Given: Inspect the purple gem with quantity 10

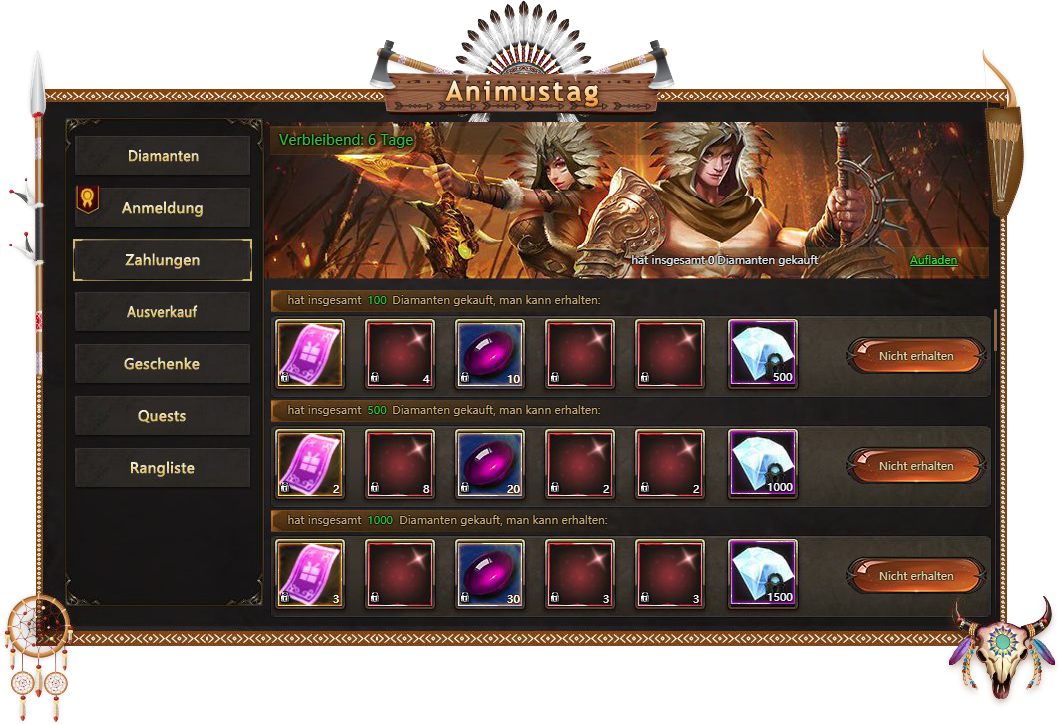Looking at the screenshot, I should pos(490,353).
